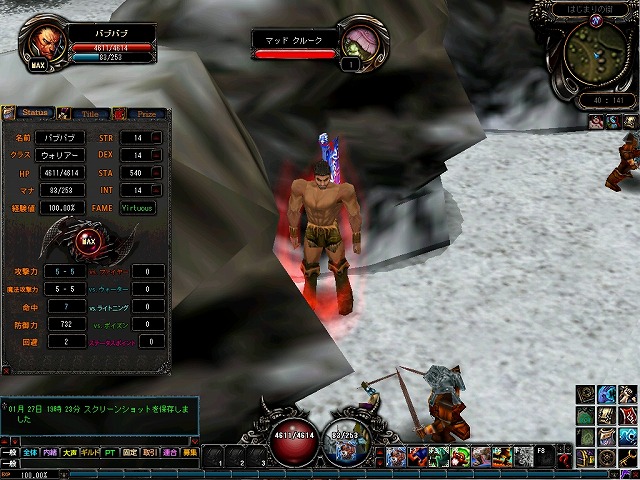Open the ギルド guild chat channel
The height and width of the screenshot is (480, 640).
point(92,452)
